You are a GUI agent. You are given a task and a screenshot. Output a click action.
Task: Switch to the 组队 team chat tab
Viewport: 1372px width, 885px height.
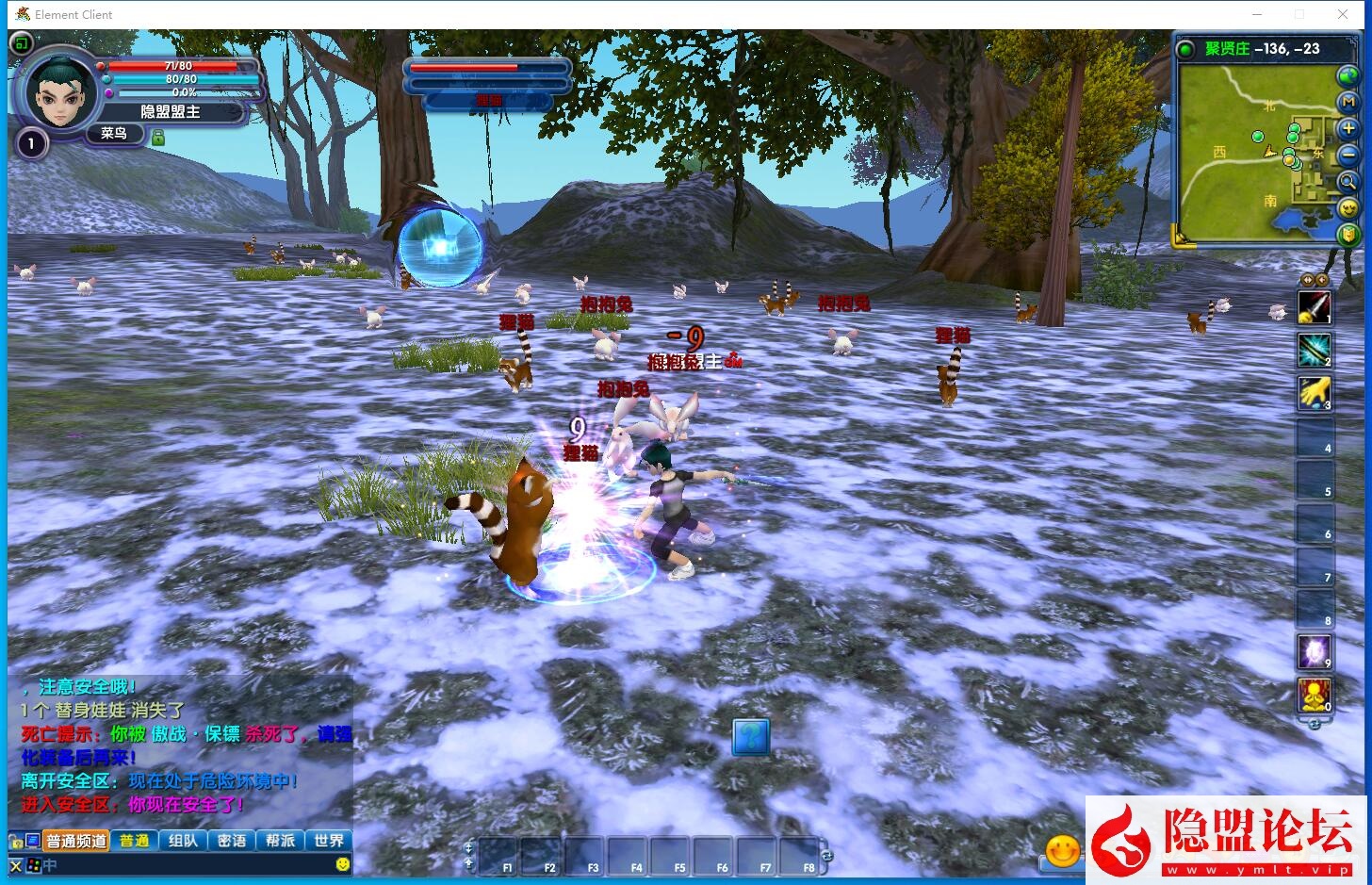[x=183, y=841]
